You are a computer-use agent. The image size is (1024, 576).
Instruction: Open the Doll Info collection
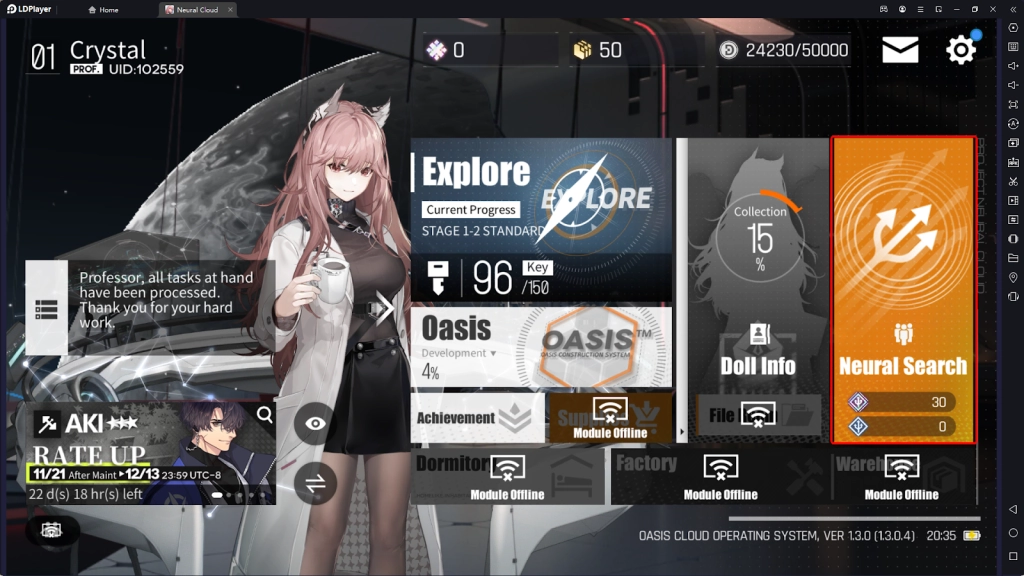(x=757, y=290)
